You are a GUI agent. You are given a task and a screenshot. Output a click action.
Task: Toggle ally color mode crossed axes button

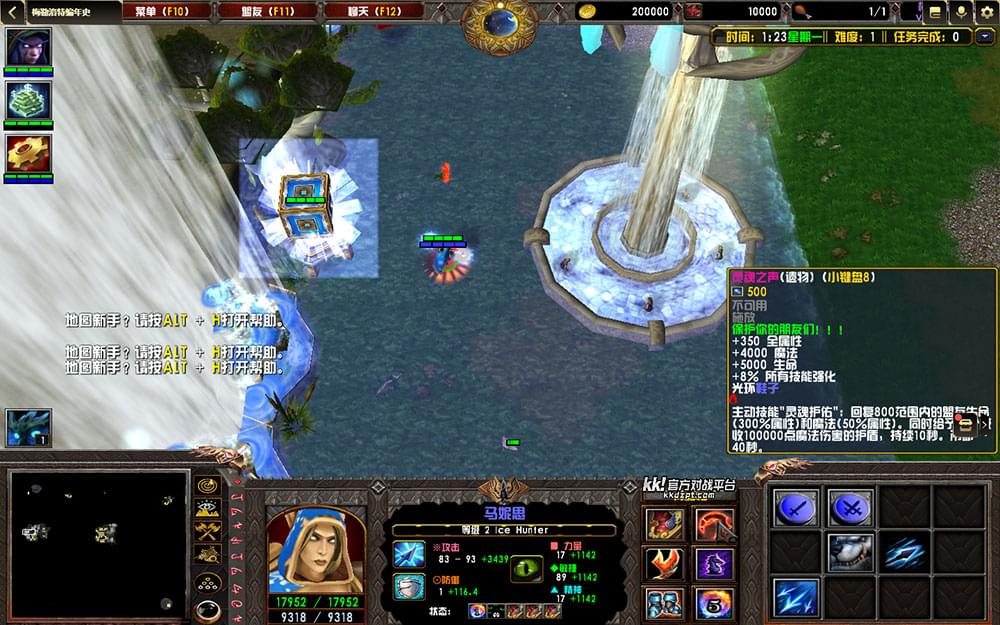(x=208, y=529)
